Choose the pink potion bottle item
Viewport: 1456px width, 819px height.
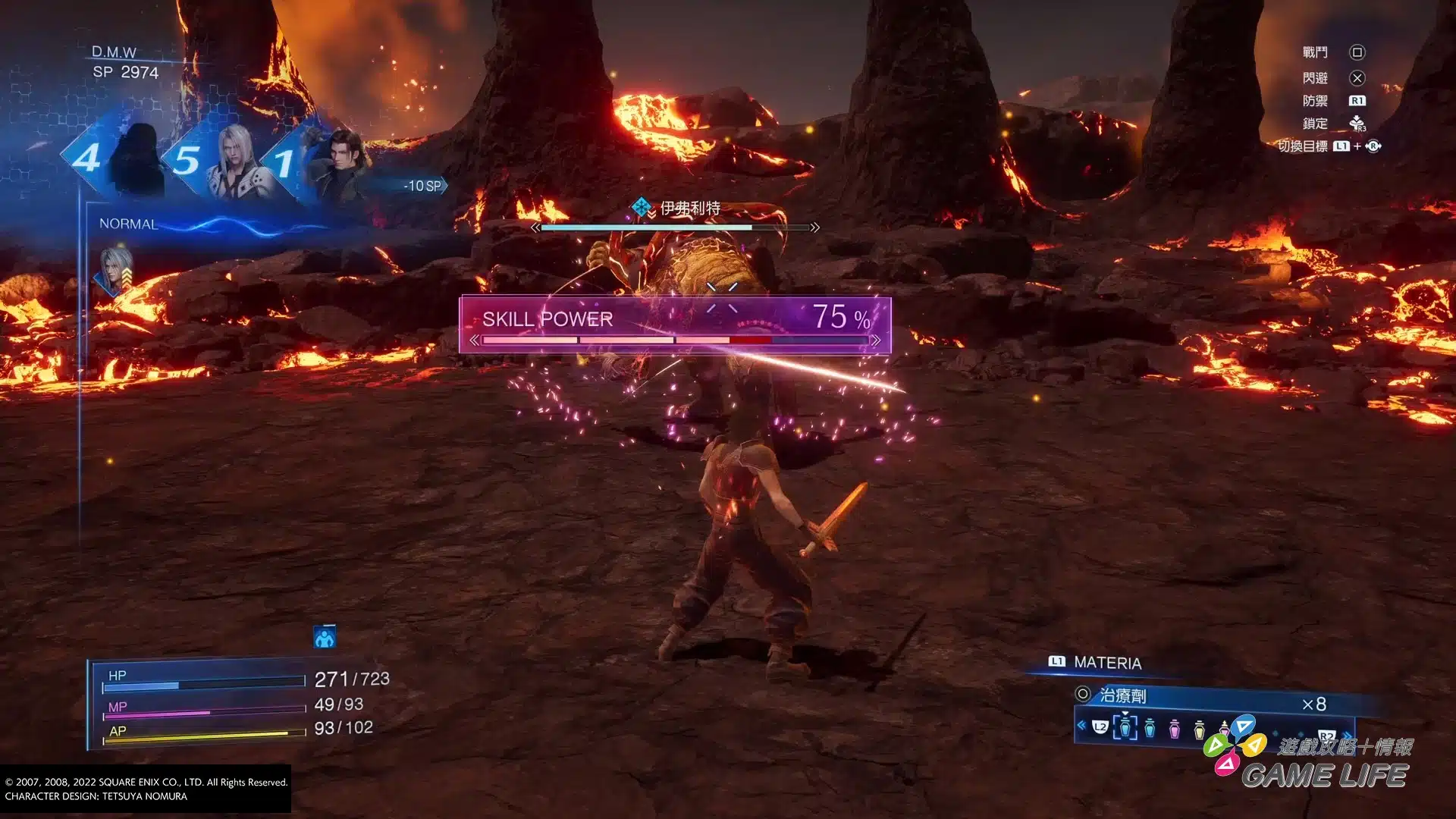point(1175,729)
